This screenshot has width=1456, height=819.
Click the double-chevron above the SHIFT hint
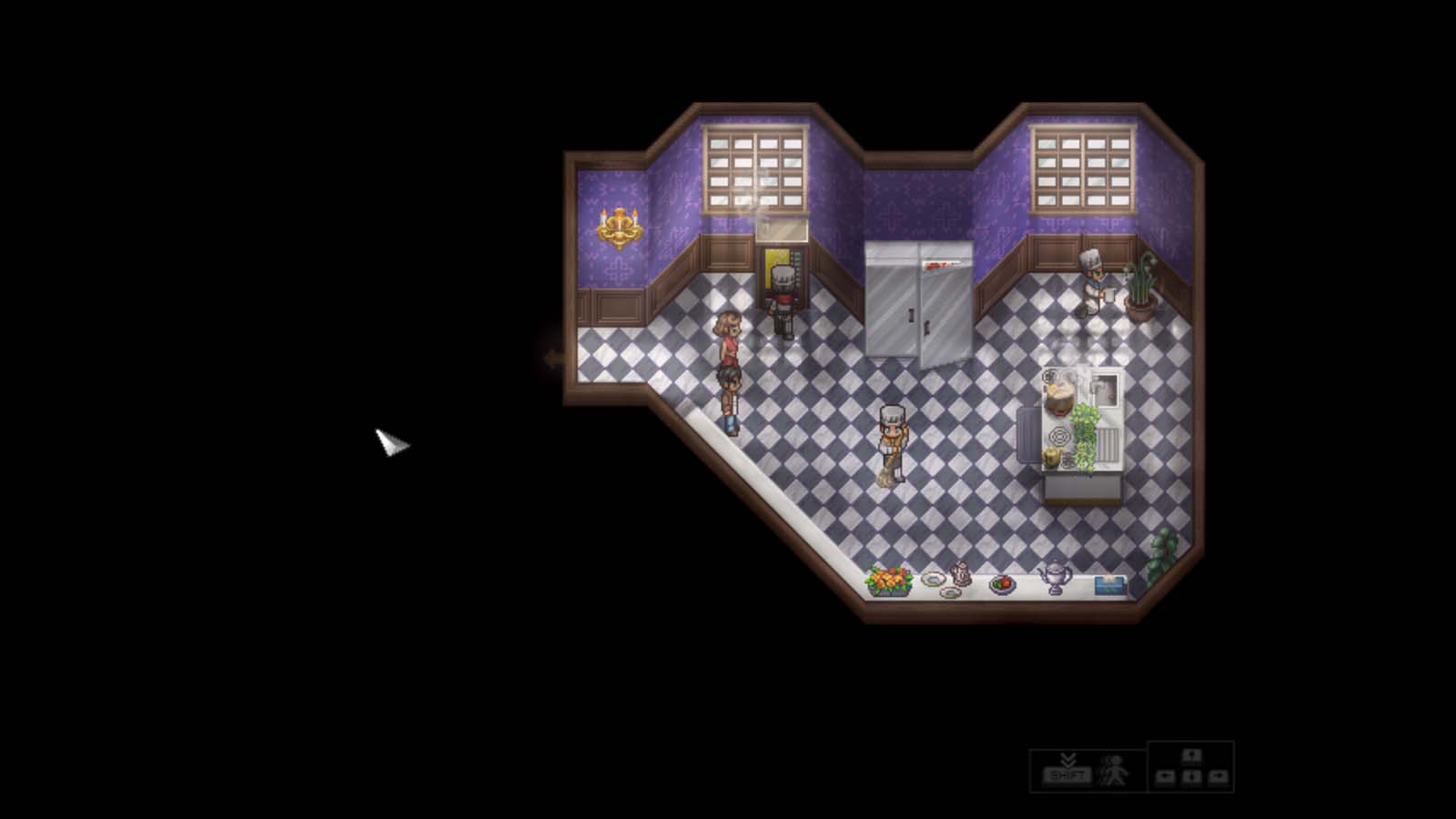(1067, 759)
